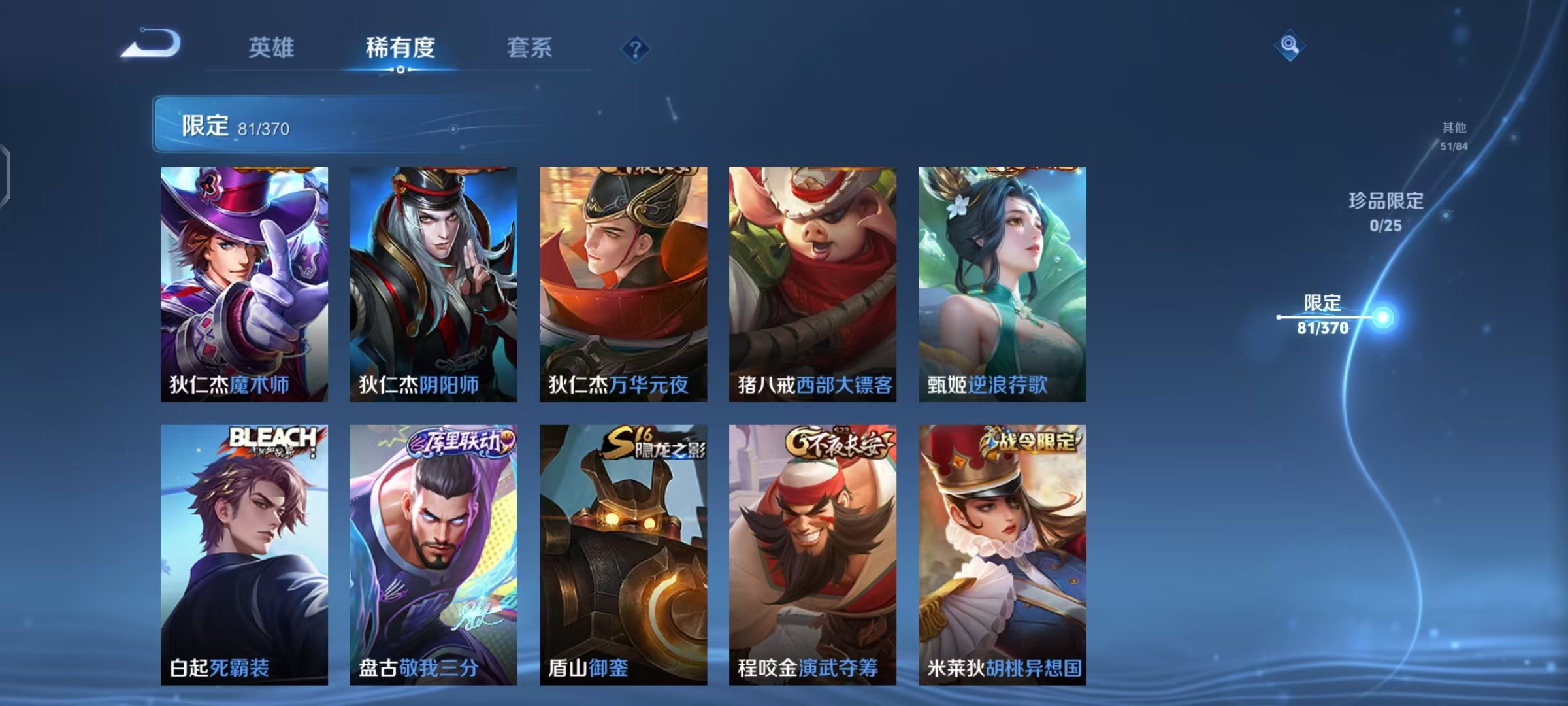Switch to the 套系 tab
This screenshot has height=706, width=1568.
click(x=531, y=47)
